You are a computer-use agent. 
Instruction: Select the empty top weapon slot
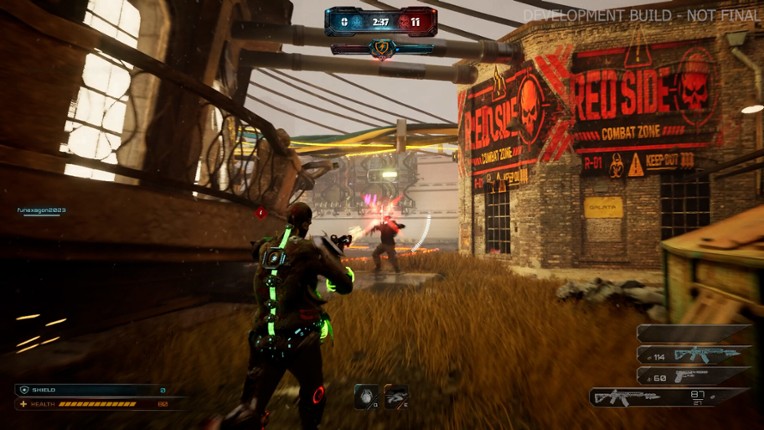click(693, 333)
